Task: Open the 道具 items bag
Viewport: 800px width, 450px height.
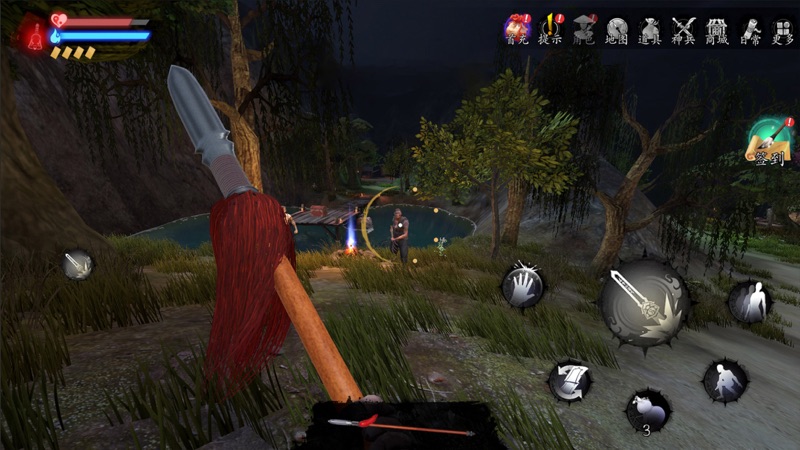Action: click(x=650, y=29)
